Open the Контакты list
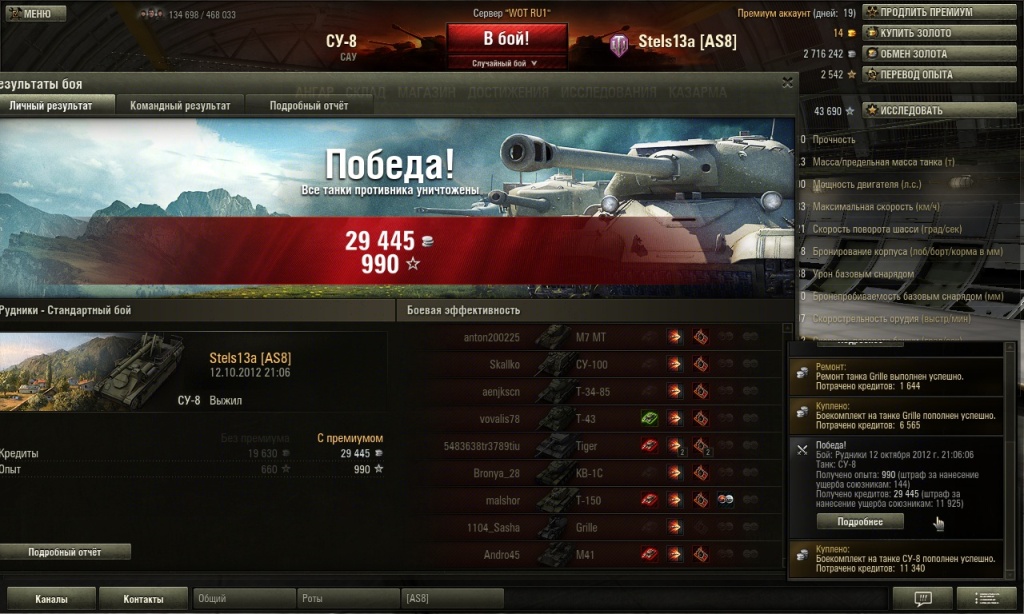Viewport: 1024px width, 614px height. (143, 599)
